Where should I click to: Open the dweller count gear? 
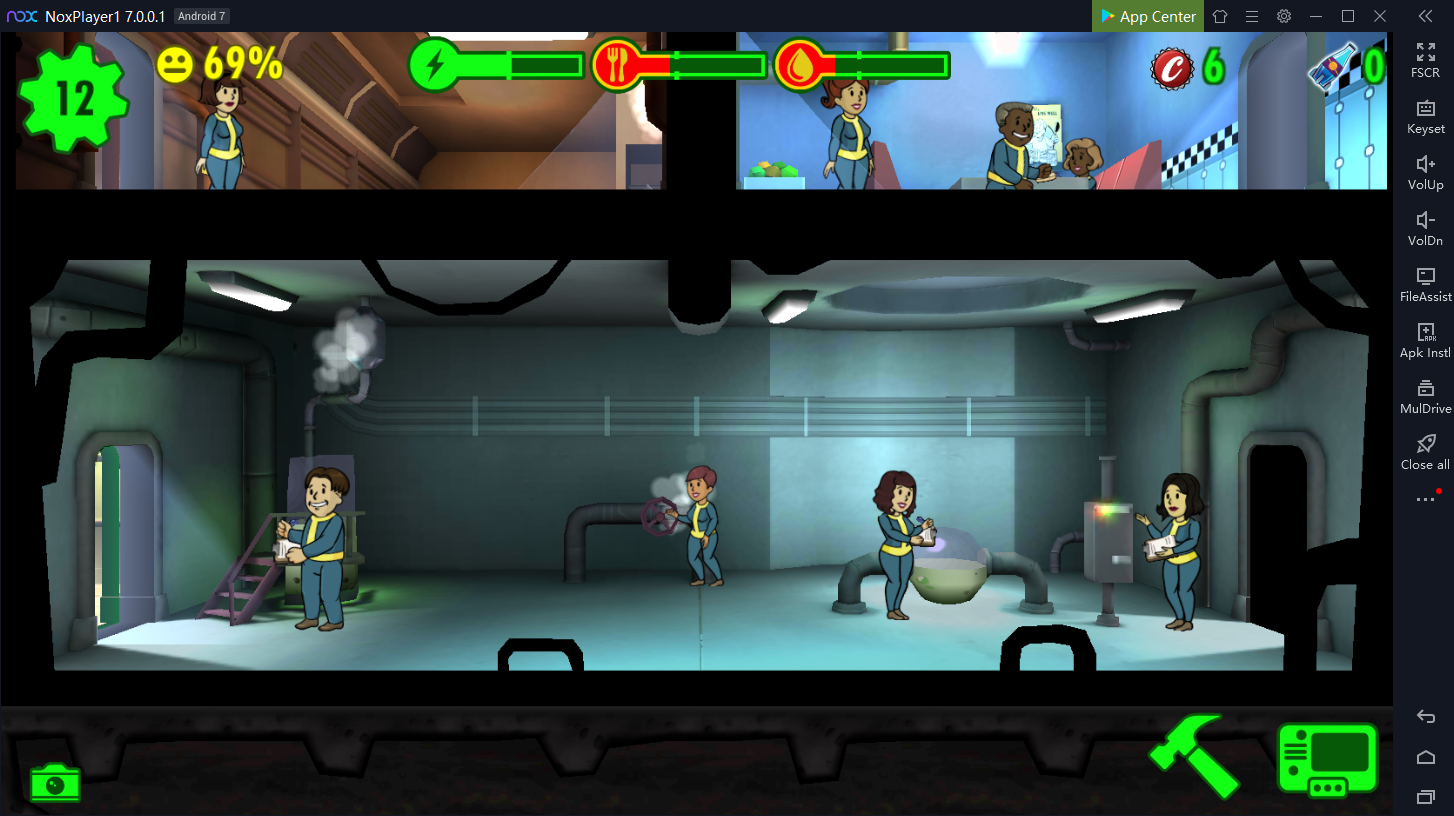[73, 98]
